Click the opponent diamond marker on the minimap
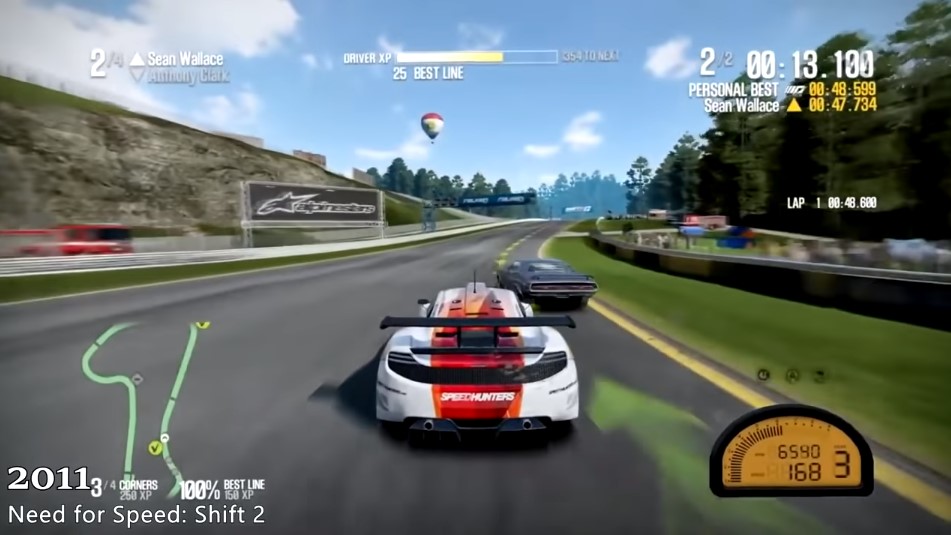The image size is (951, 535). point(137,379)
